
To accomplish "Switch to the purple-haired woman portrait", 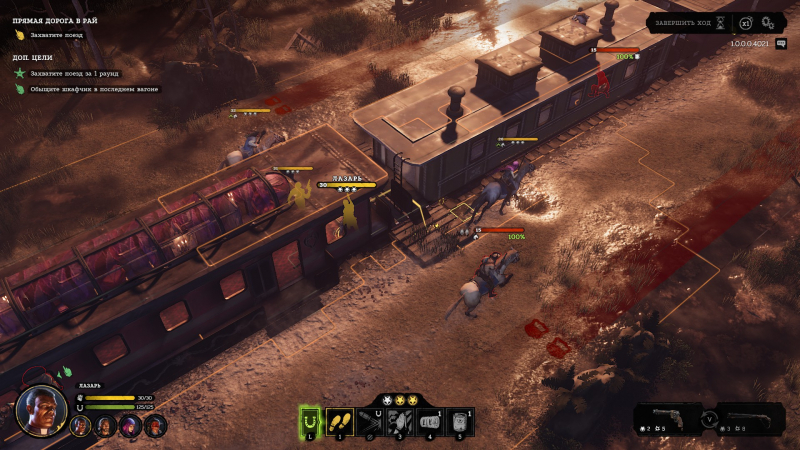I will coord(129,426).
